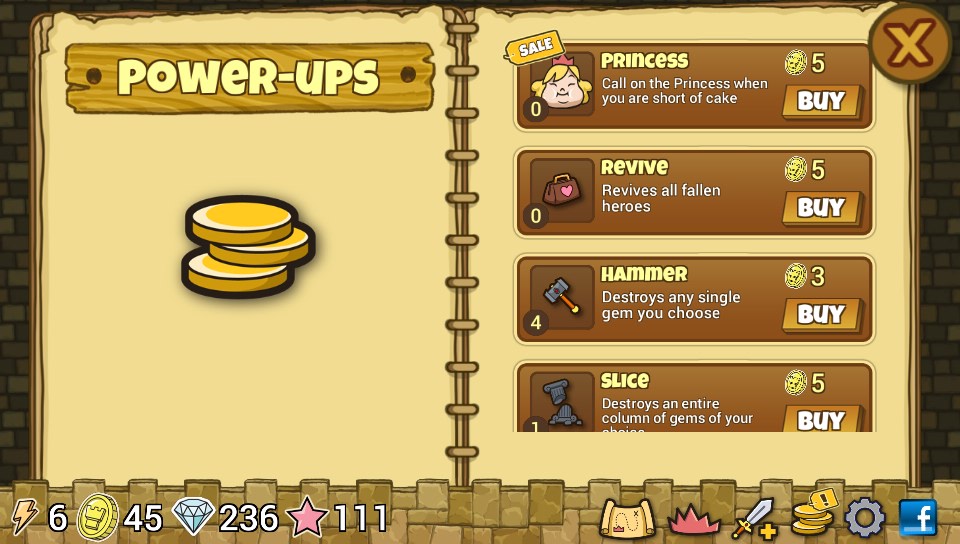Tap the crown coin currency icon
Viewport: 960px width, 544px height.
[x=97, y=517]
